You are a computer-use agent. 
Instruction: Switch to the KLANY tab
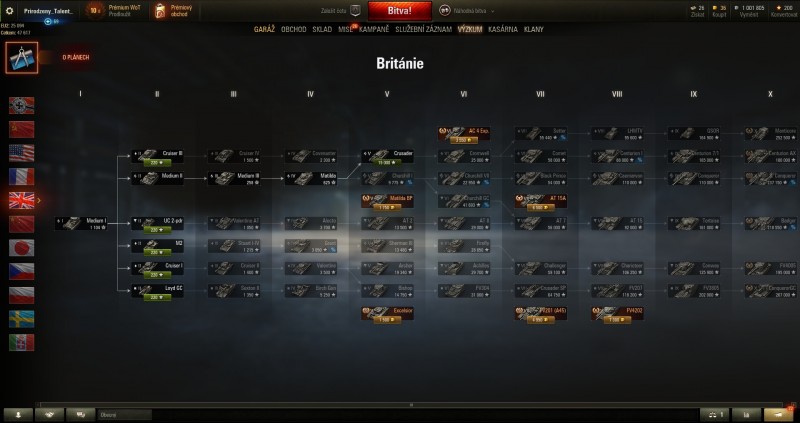tap(534, 29)
